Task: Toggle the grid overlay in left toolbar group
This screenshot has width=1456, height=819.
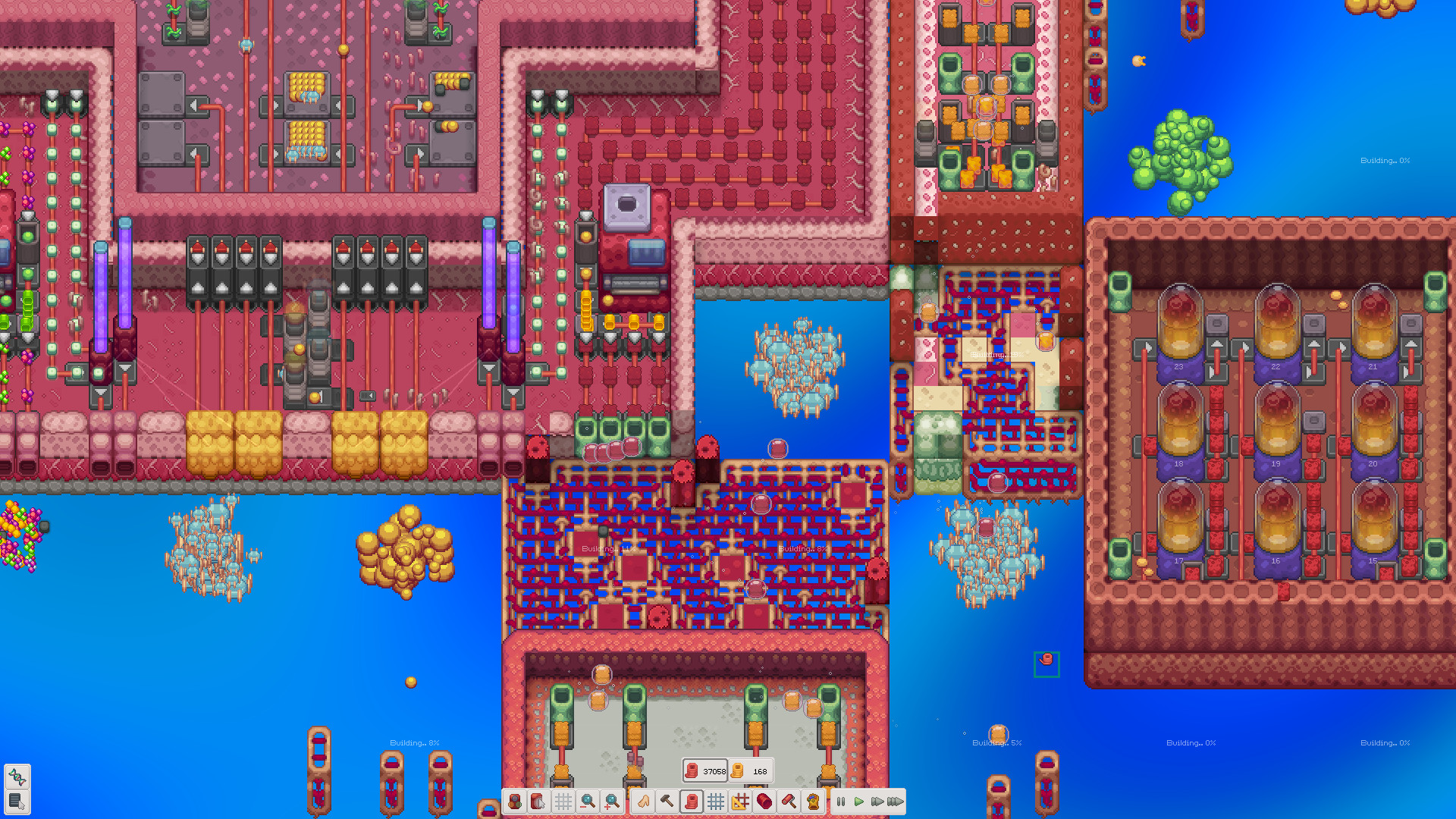Action: (563, 802)
